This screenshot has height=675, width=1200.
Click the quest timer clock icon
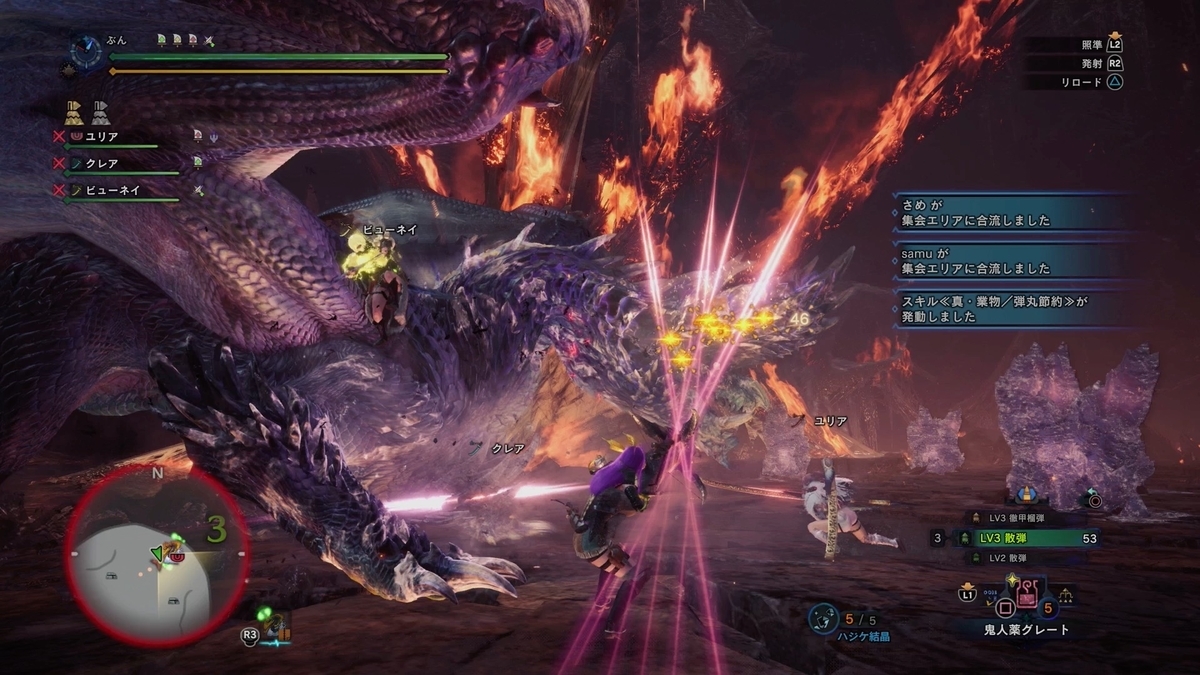[86, 50]
